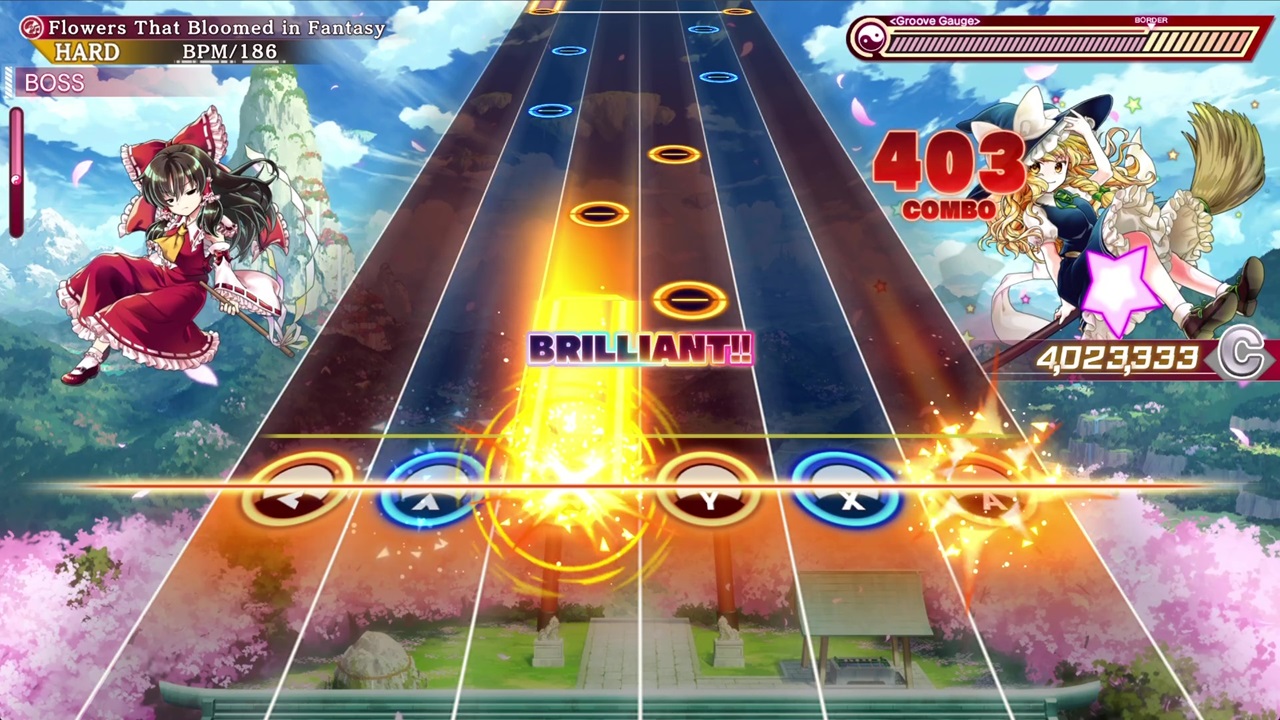Click the Groove Gauge progress bar

coord(1060,42)
